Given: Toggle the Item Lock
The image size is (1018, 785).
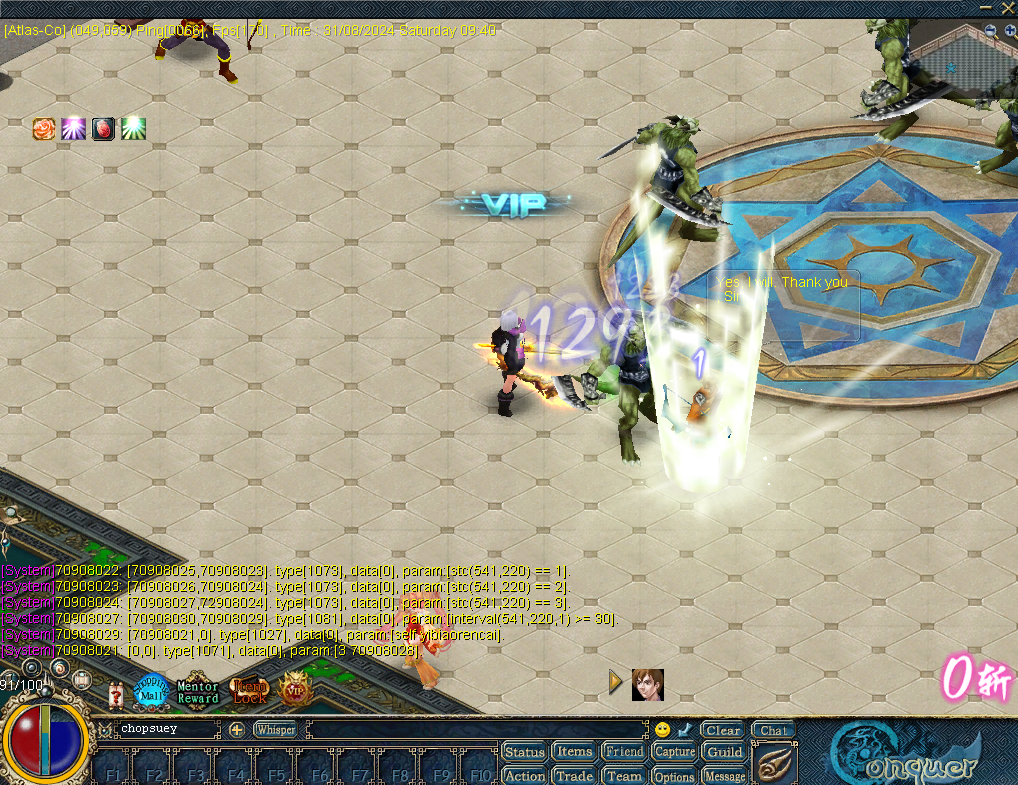Looking at the screenshot, I should pyautogui.click(x=249, y=691).
